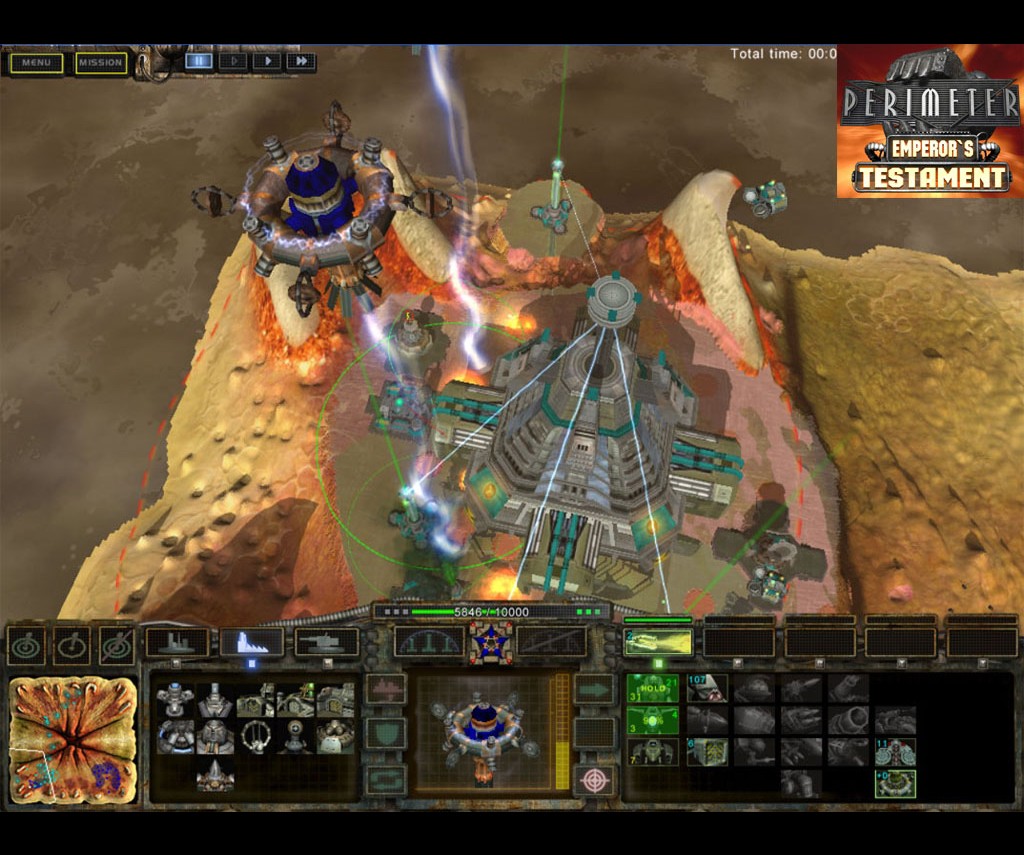The width and height of the screenshot is (1024, 855).
Task: Click the pink crosshair target button
Action: point(594,780)
